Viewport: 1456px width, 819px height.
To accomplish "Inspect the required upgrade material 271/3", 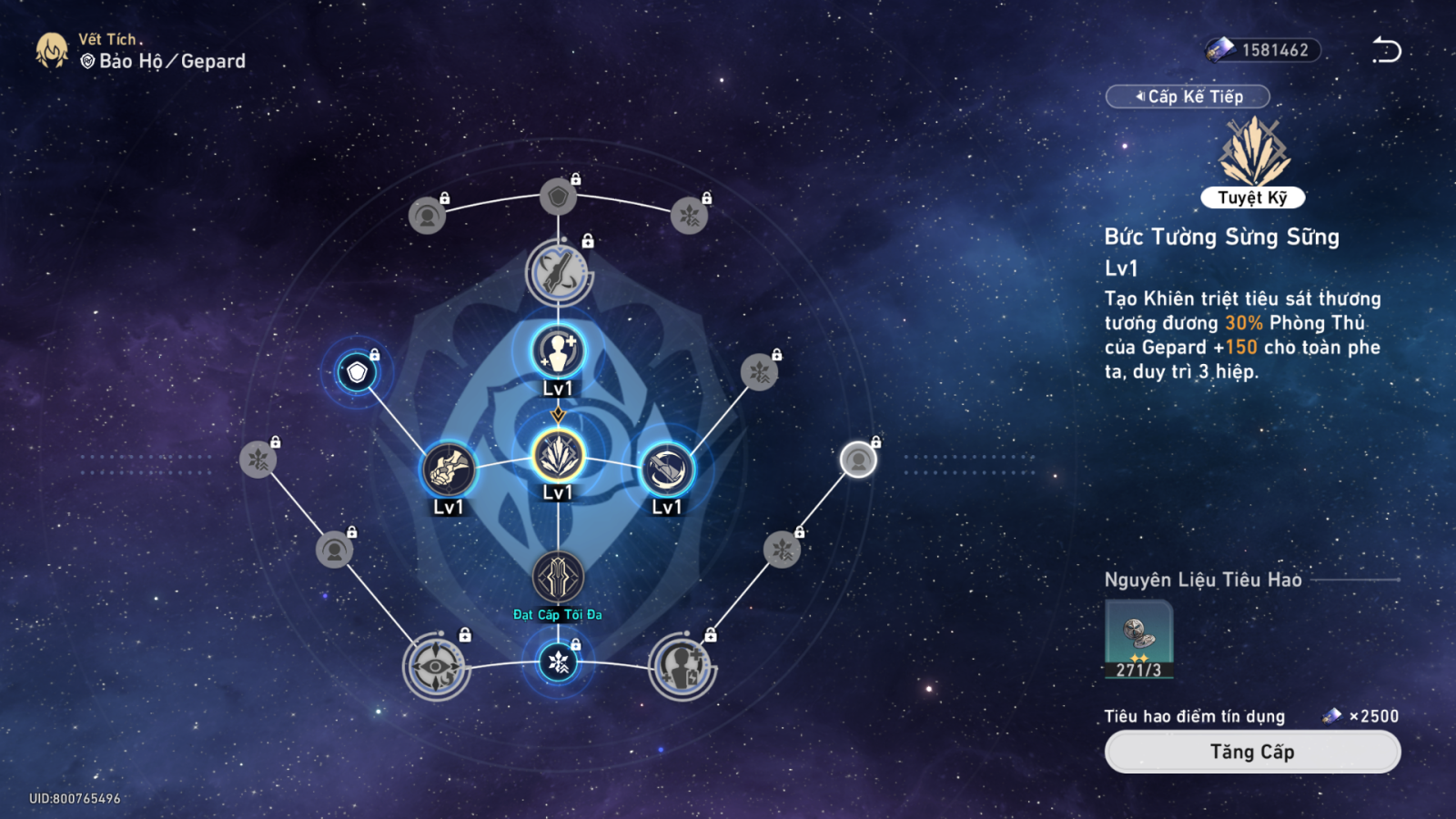I will click(x=1138, y=639).
